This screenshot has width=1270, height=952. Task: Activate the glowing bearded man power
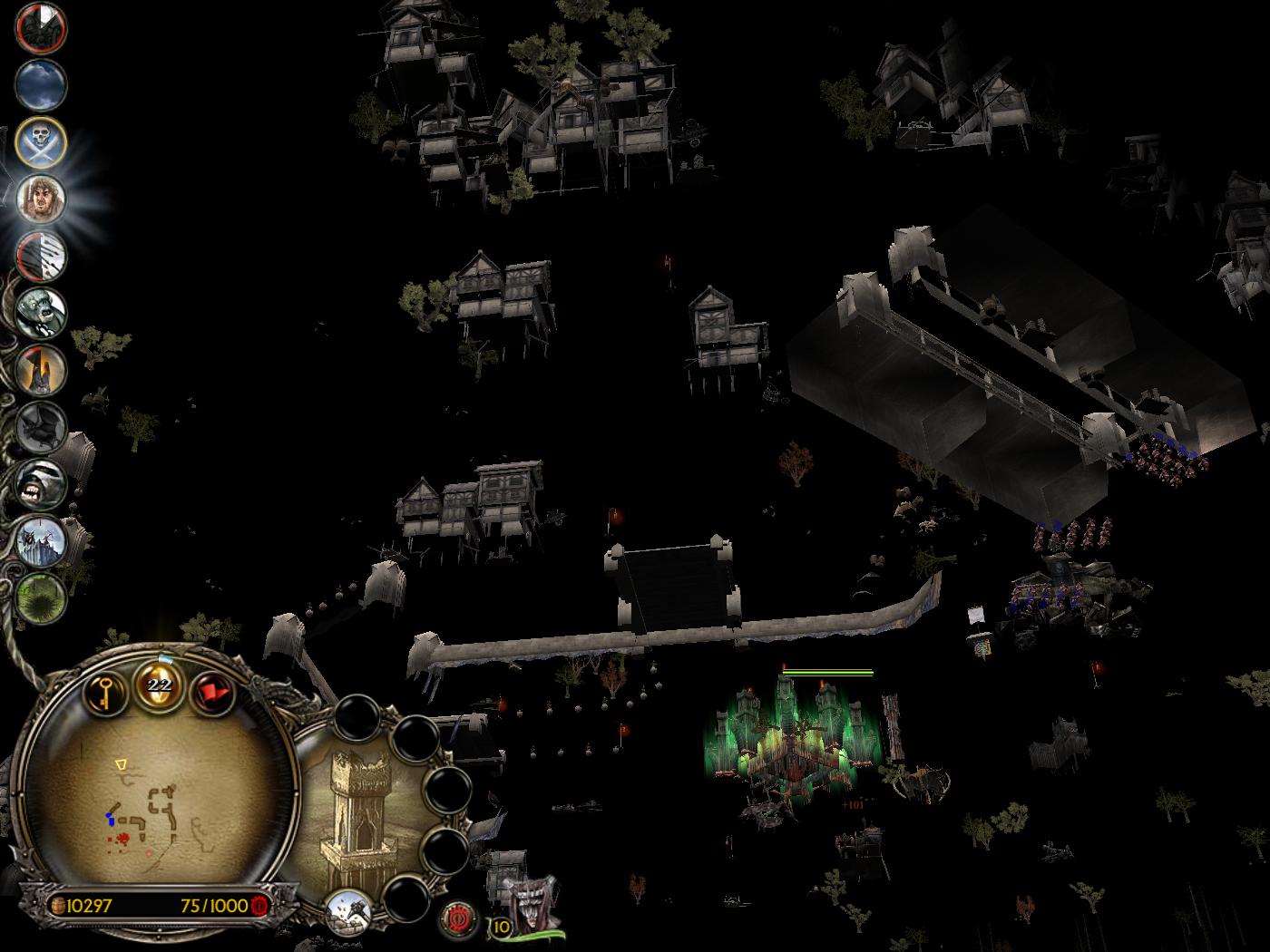click(41, 199)
